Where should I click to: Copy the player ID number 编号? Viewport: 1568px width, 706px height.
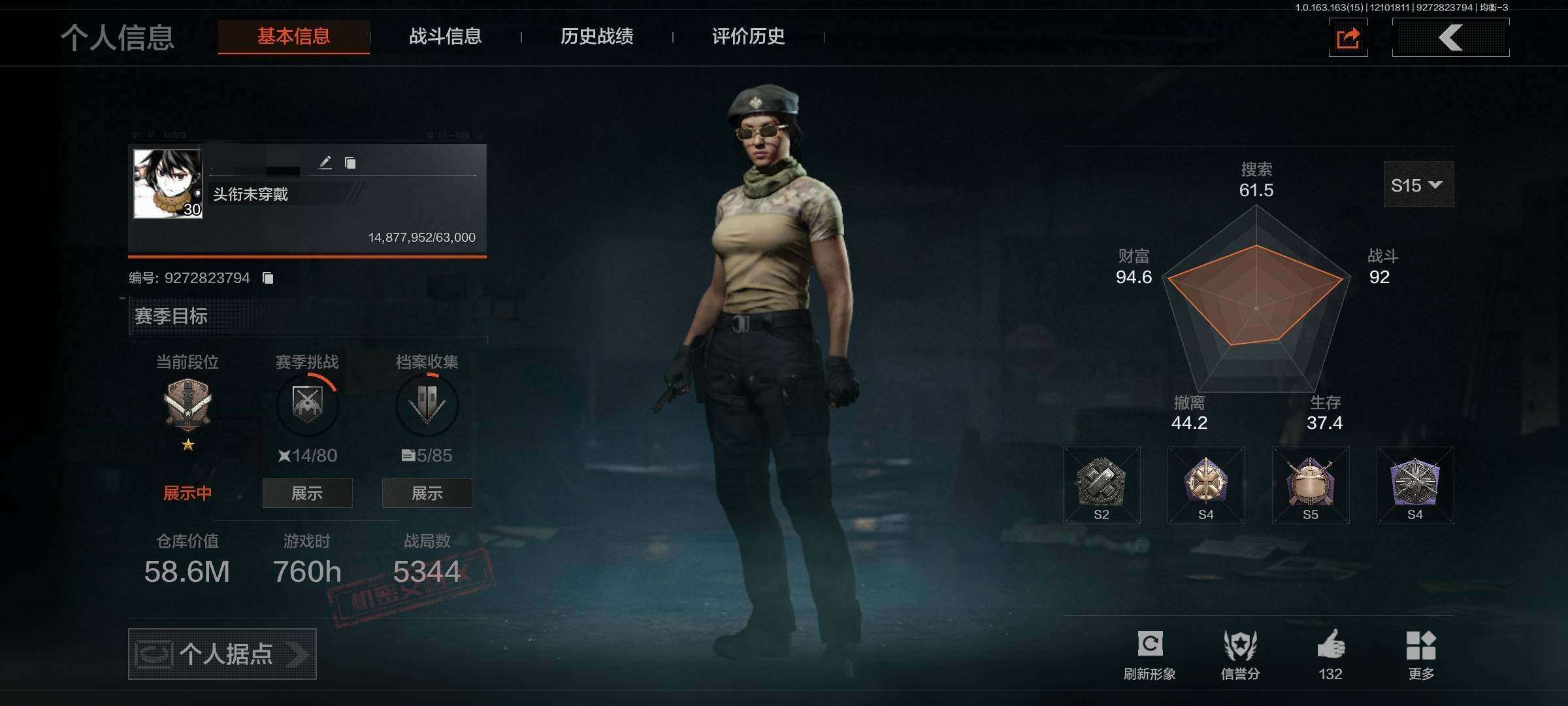pos(268,278)
